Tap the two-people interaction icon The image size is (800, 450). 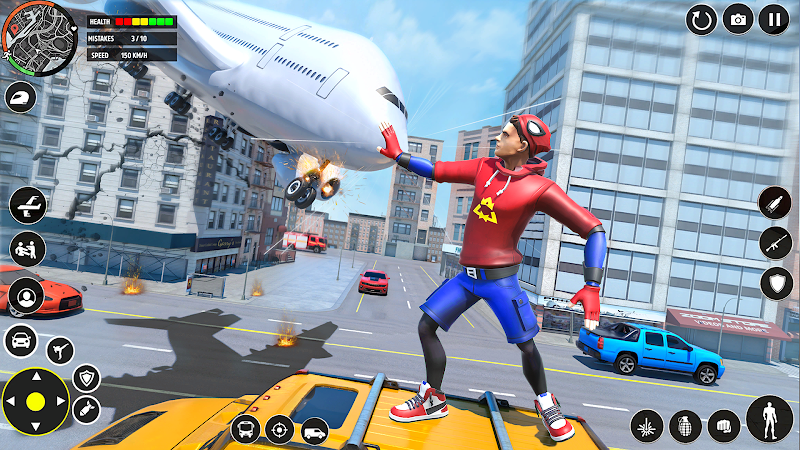tap(28, 249)
